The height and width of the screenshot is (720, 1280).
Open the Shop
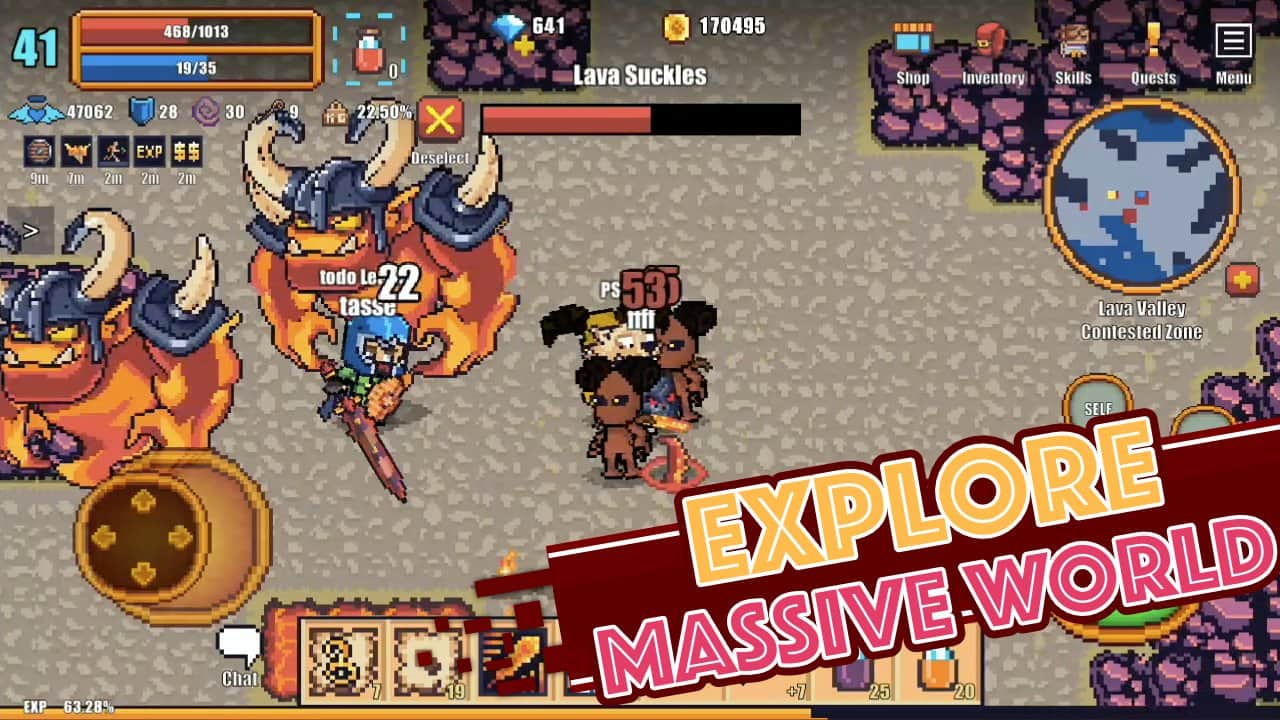(911, 40)
